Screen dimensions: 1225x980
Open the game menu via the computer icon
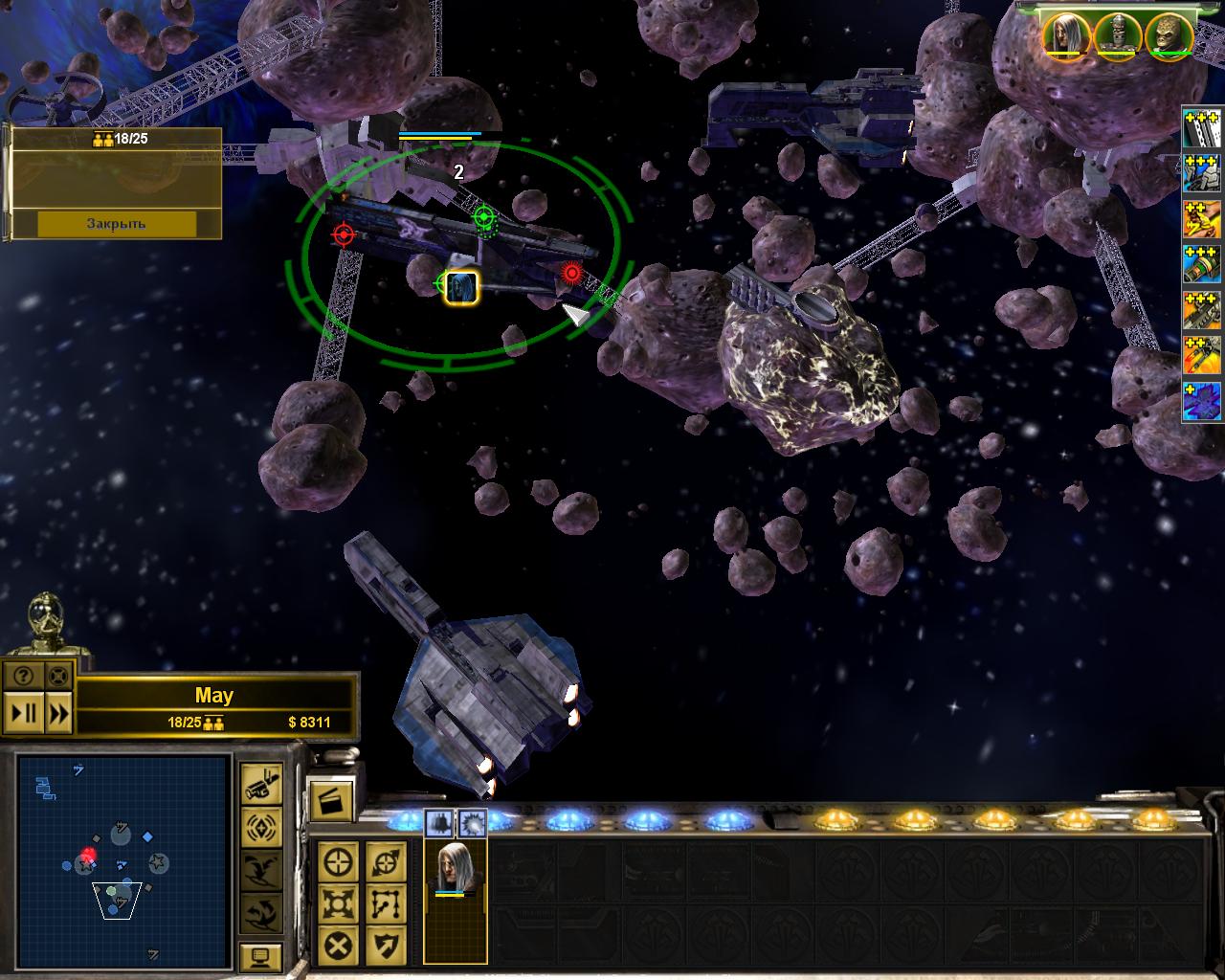(x=260, y=956)
